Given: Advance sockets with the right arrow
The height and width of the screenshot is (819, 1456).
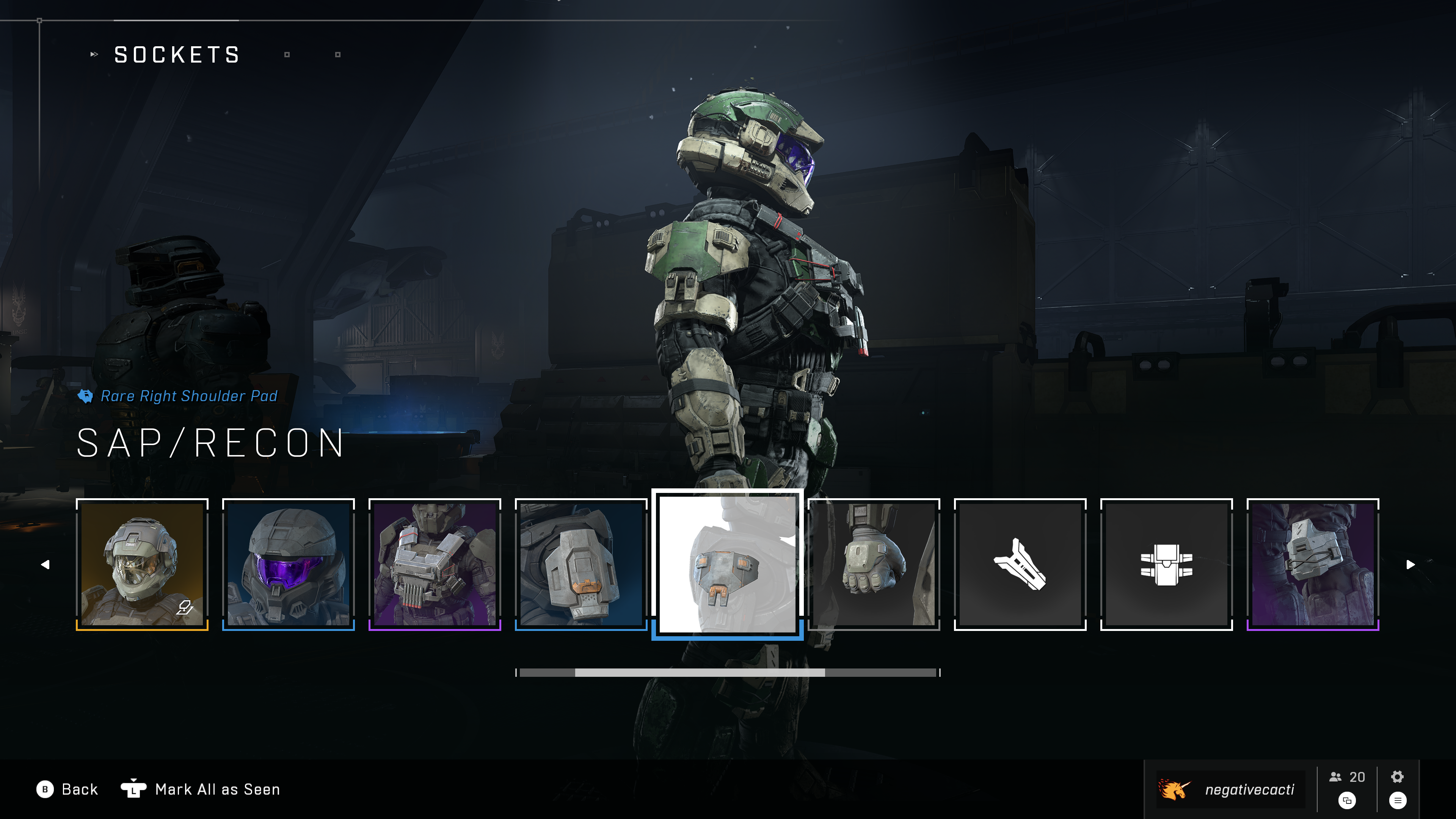Looking at the screenshot, I should coord(1411,564).
